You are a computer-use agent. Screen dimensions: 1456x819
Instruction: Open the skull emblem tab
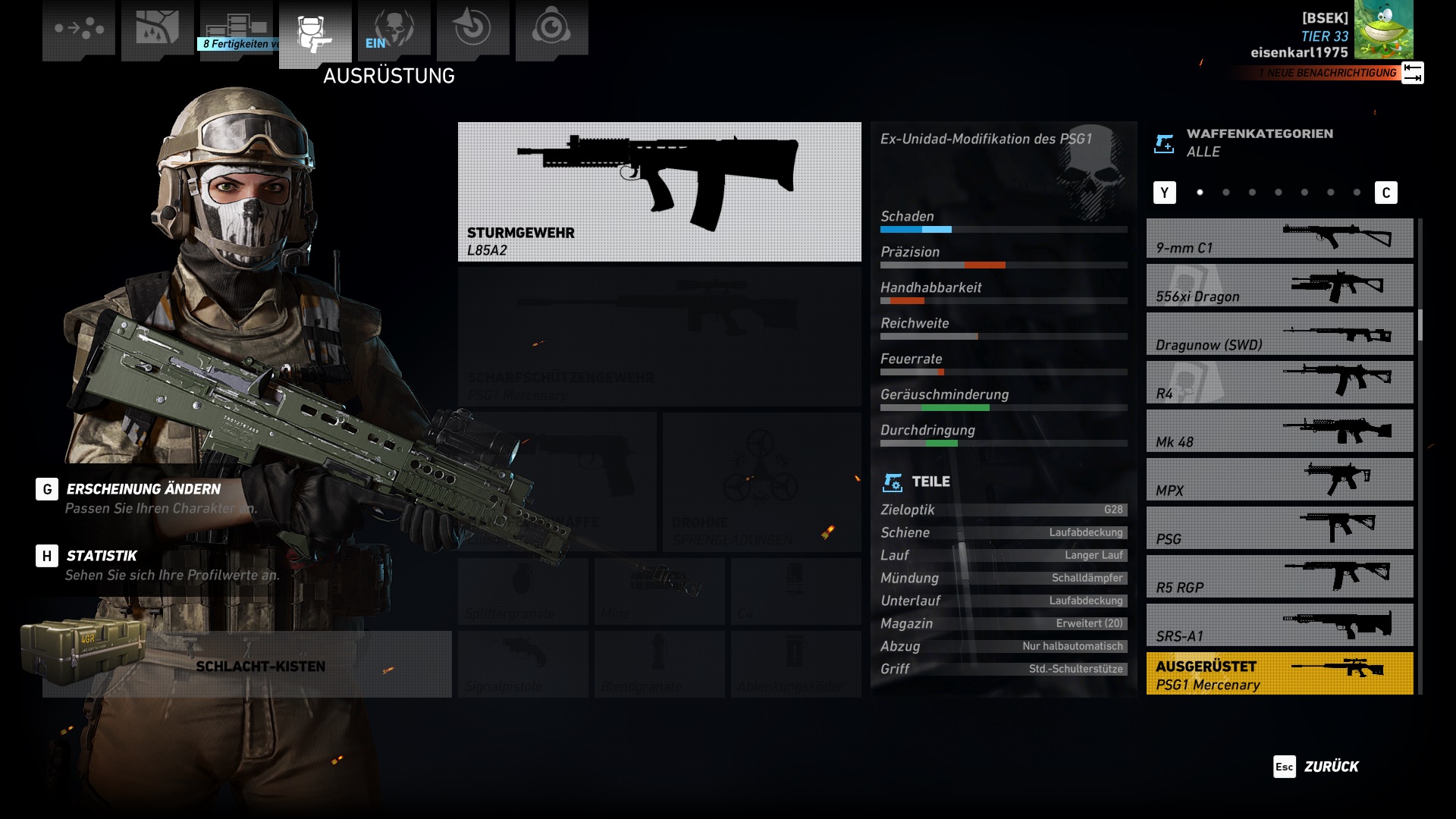(x=394, y=29)
